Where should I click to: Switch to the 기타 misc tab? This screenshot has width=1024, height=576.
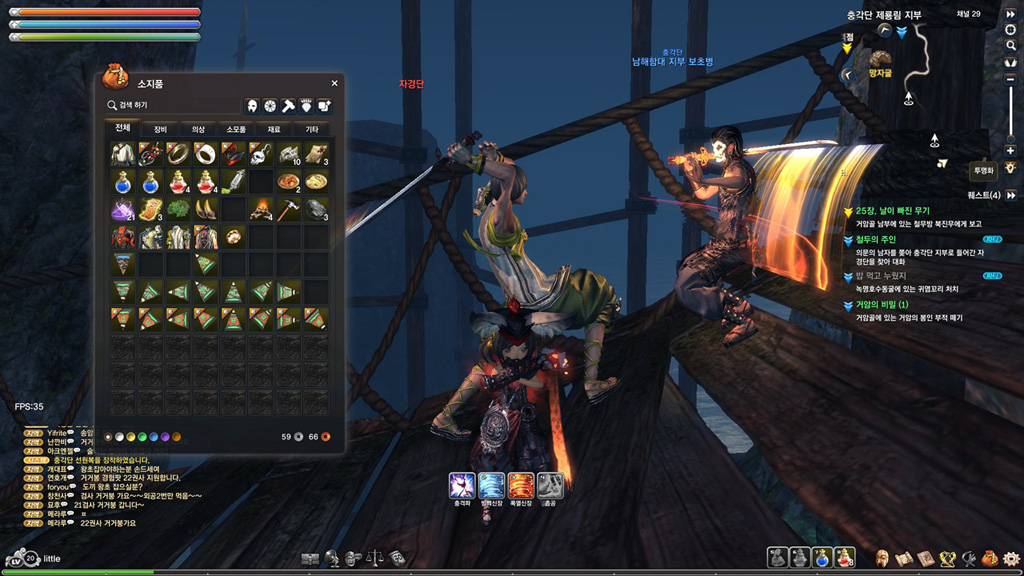pos(312,129)
